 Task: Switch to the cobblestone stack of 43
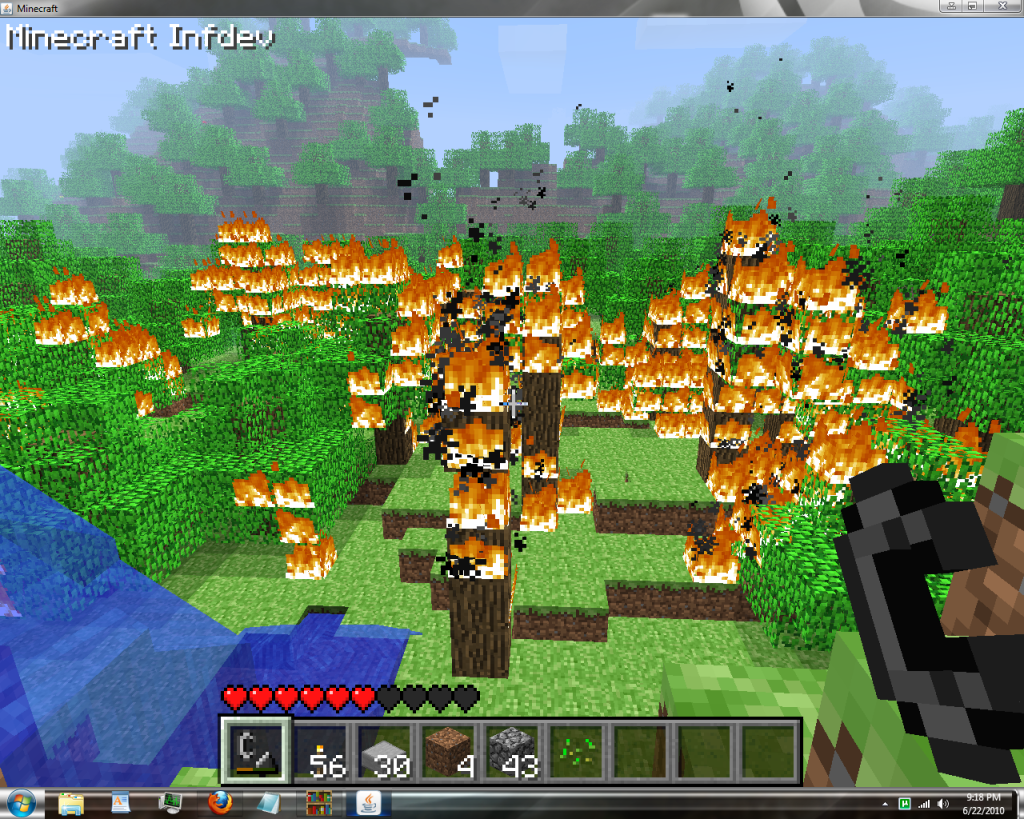[512, 750]
